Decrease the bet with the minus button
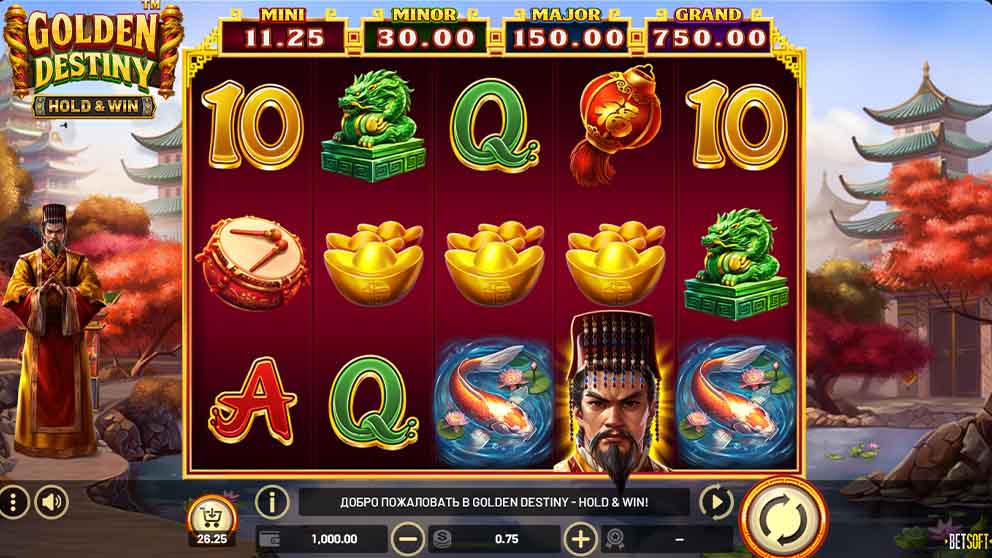This screenshot has width=992, height=558. pyautogui.click(x=407, y=539)
